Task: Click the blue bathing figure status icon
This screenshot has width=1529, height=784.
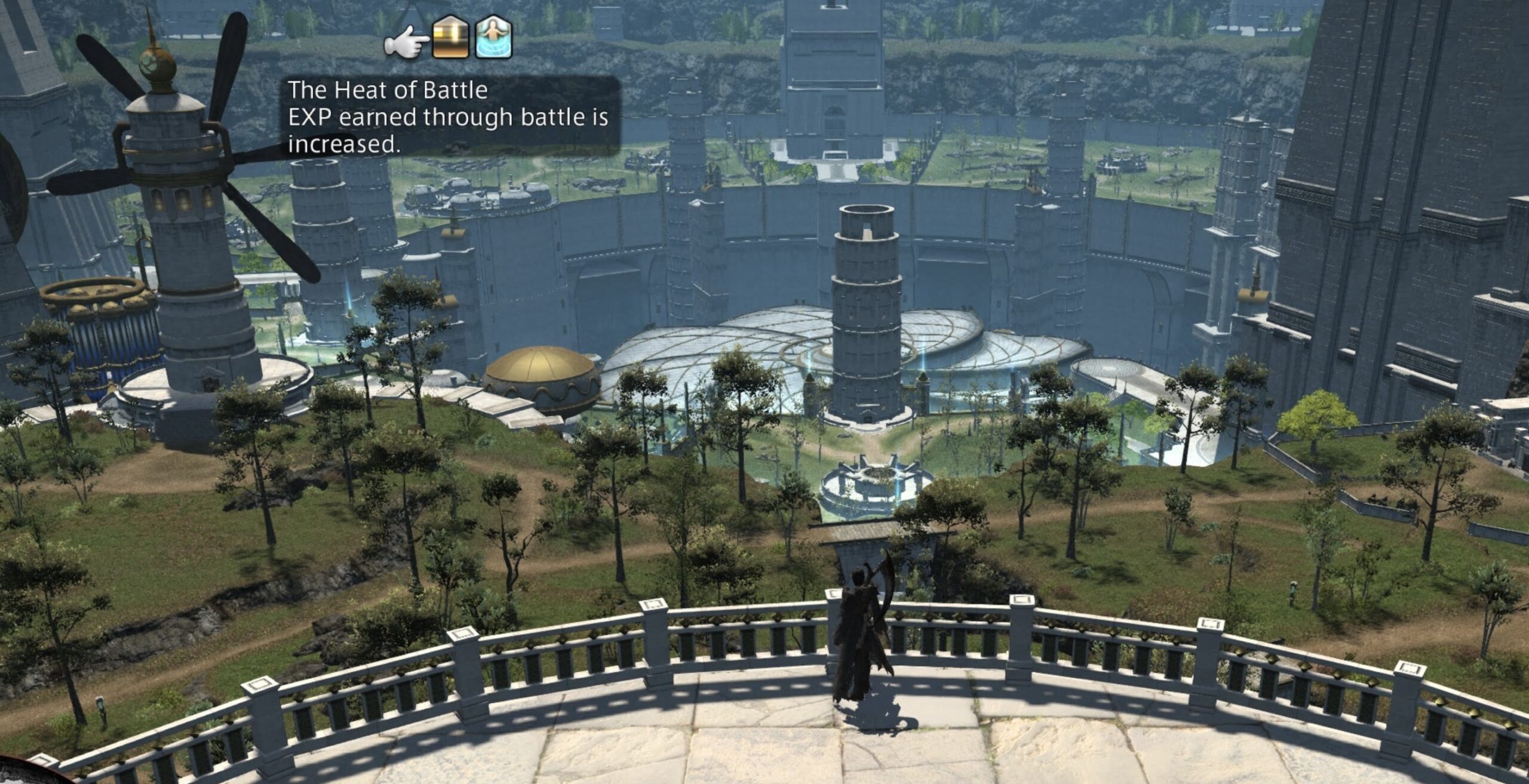Action: [x=493, y=38]
